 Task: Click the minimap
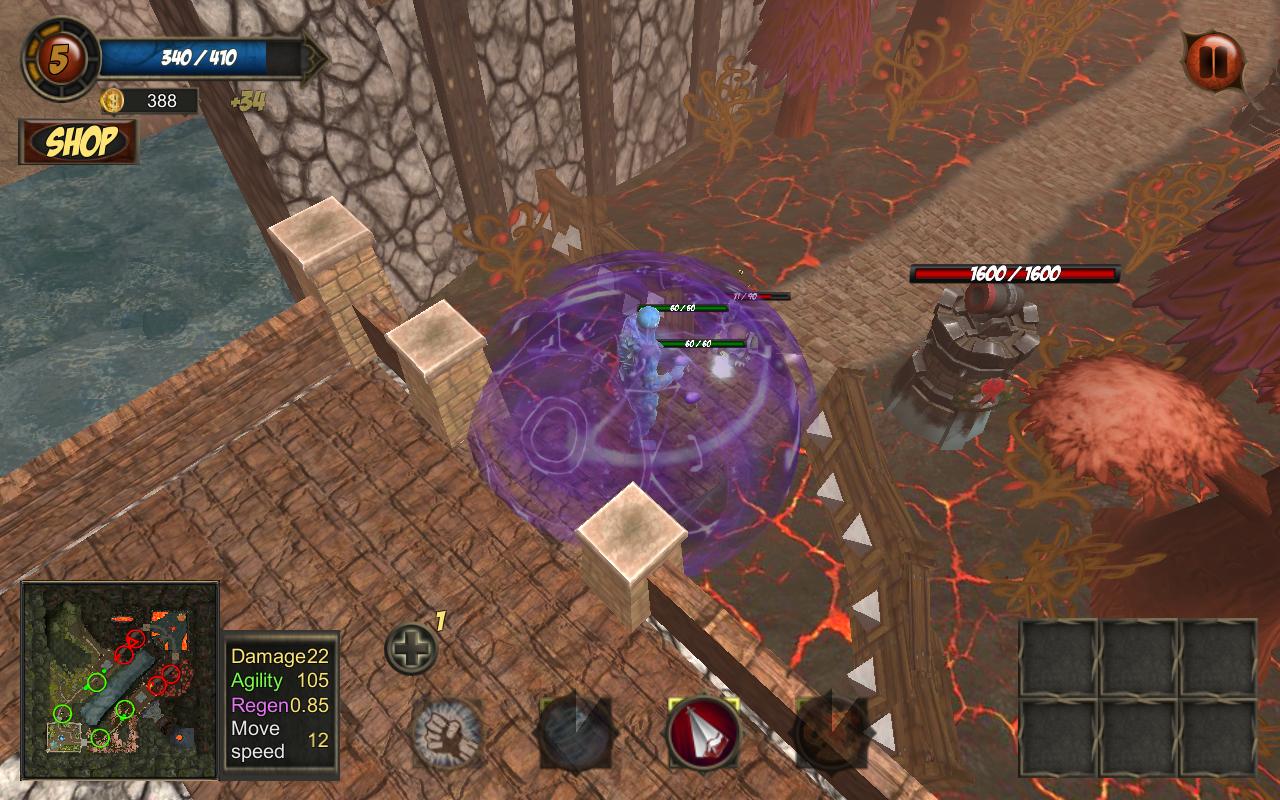click(119, 680)
